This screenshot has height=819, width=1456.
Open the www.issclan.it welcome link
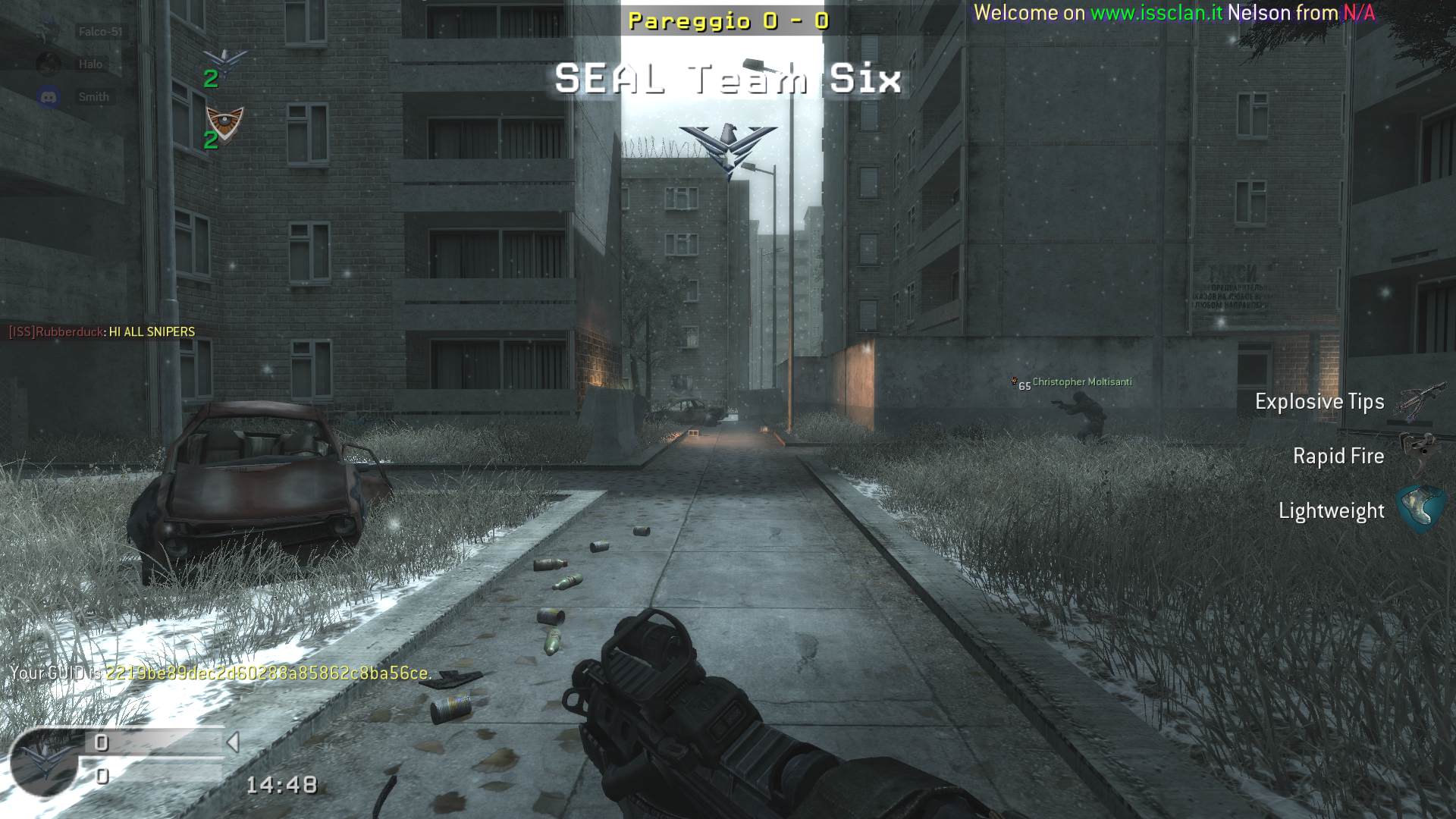[1156, 13]
